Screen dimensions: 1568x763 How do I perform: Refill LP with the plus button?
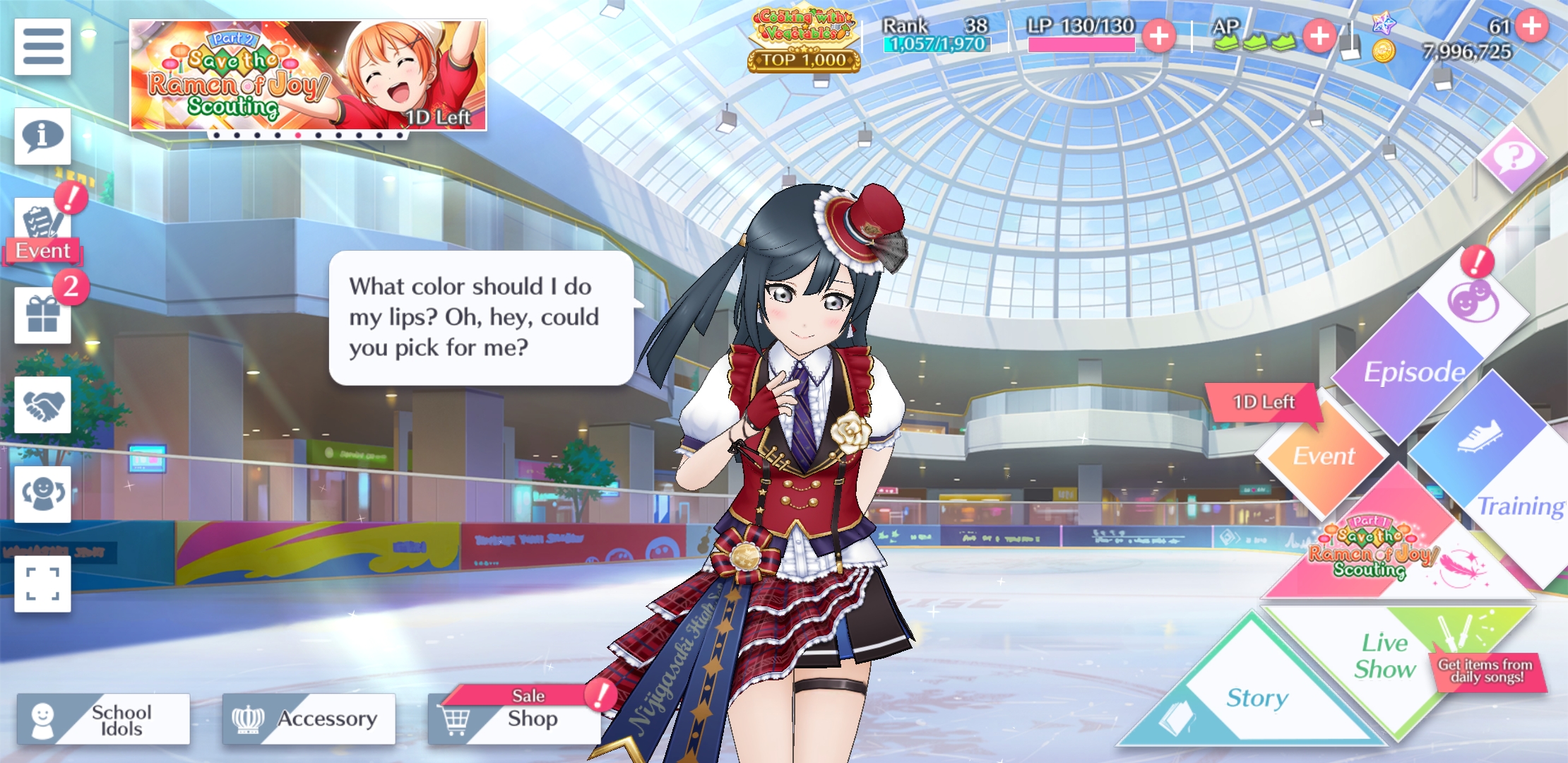pyautogui.click(x=1159, y=36)
